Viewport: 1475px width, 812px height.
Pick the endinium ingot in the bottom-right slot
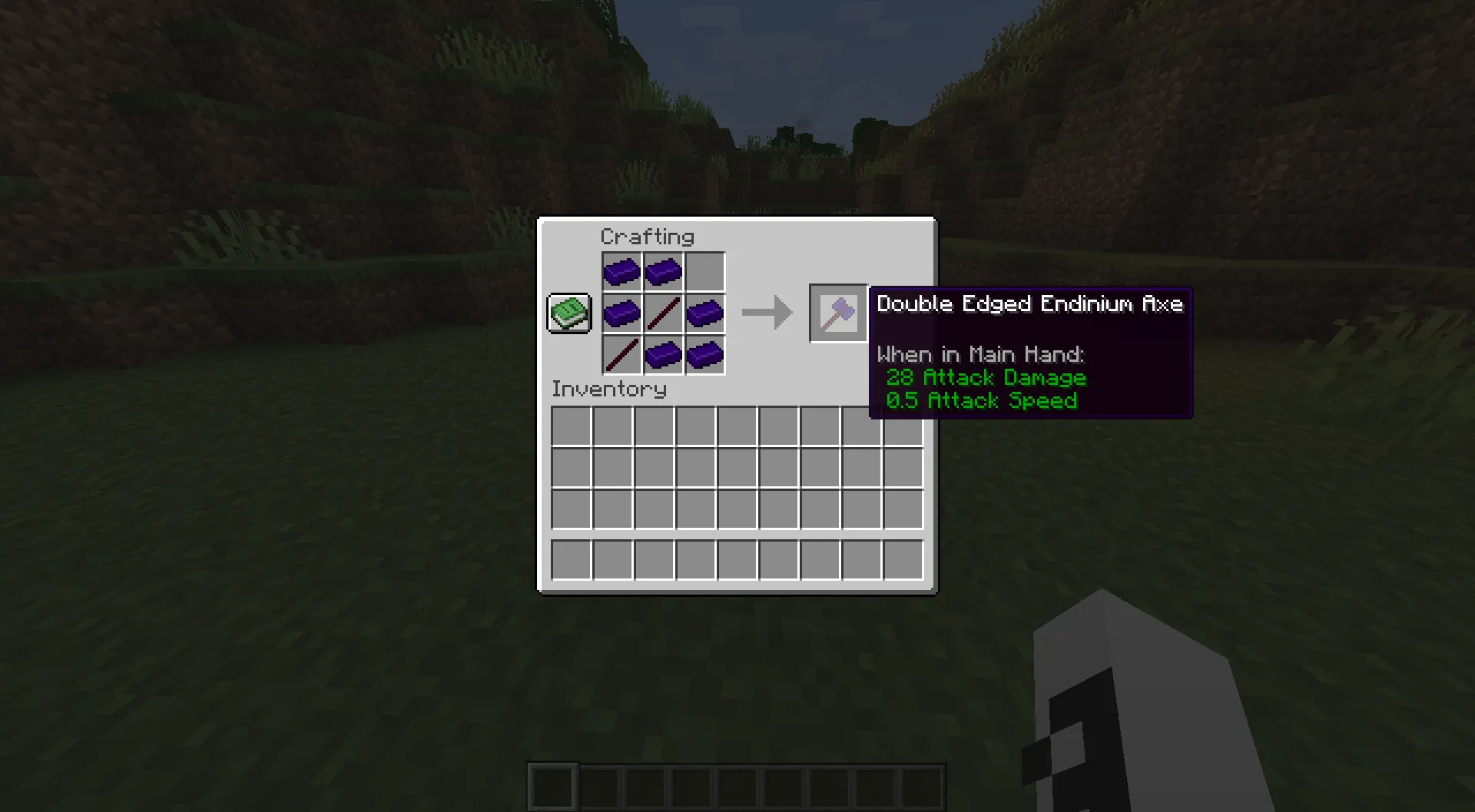[x=704, y=353]
